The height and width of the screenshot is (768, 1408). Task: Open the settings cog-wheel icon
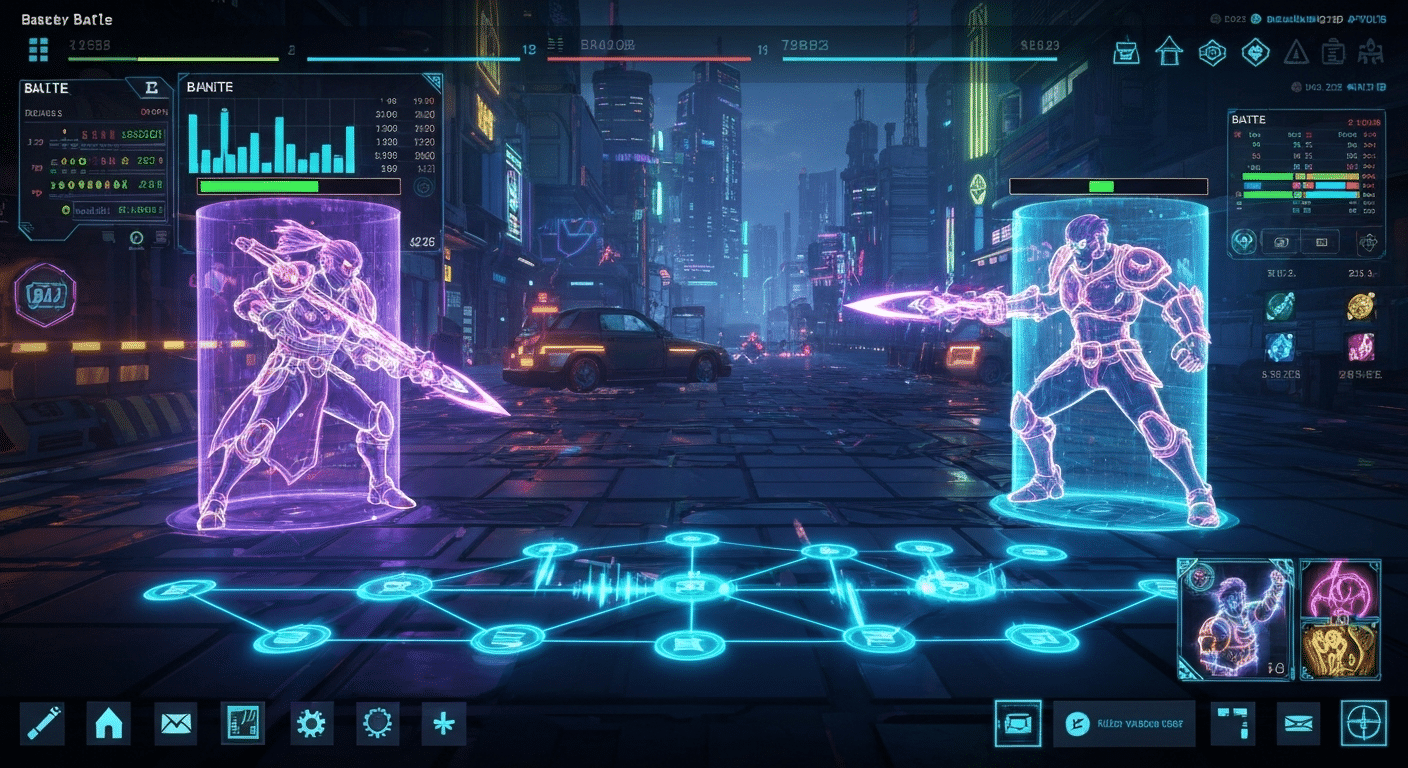(x=310, y=723)
